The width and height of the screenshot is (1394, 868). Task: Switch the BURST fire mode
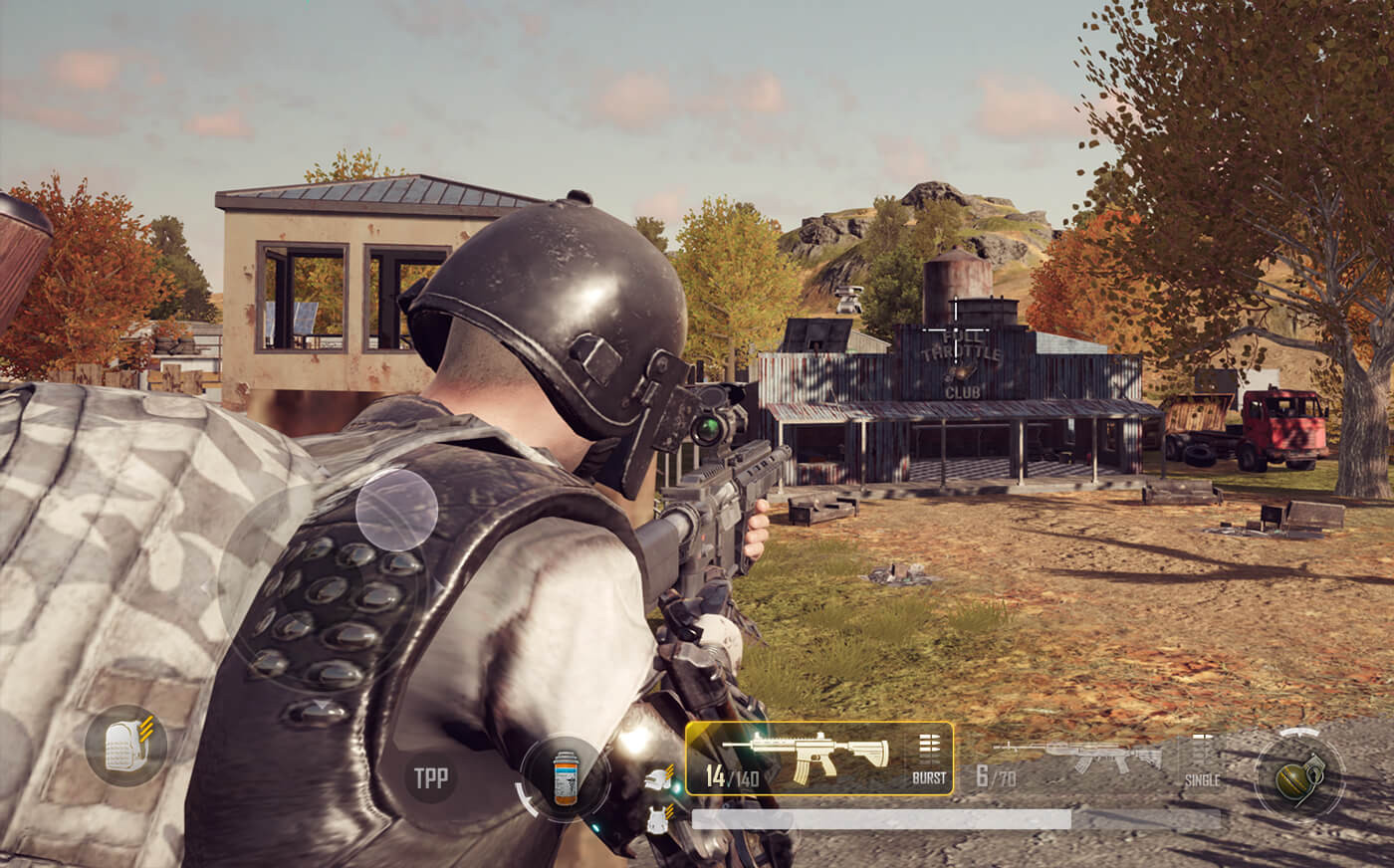tap(929, 777)
